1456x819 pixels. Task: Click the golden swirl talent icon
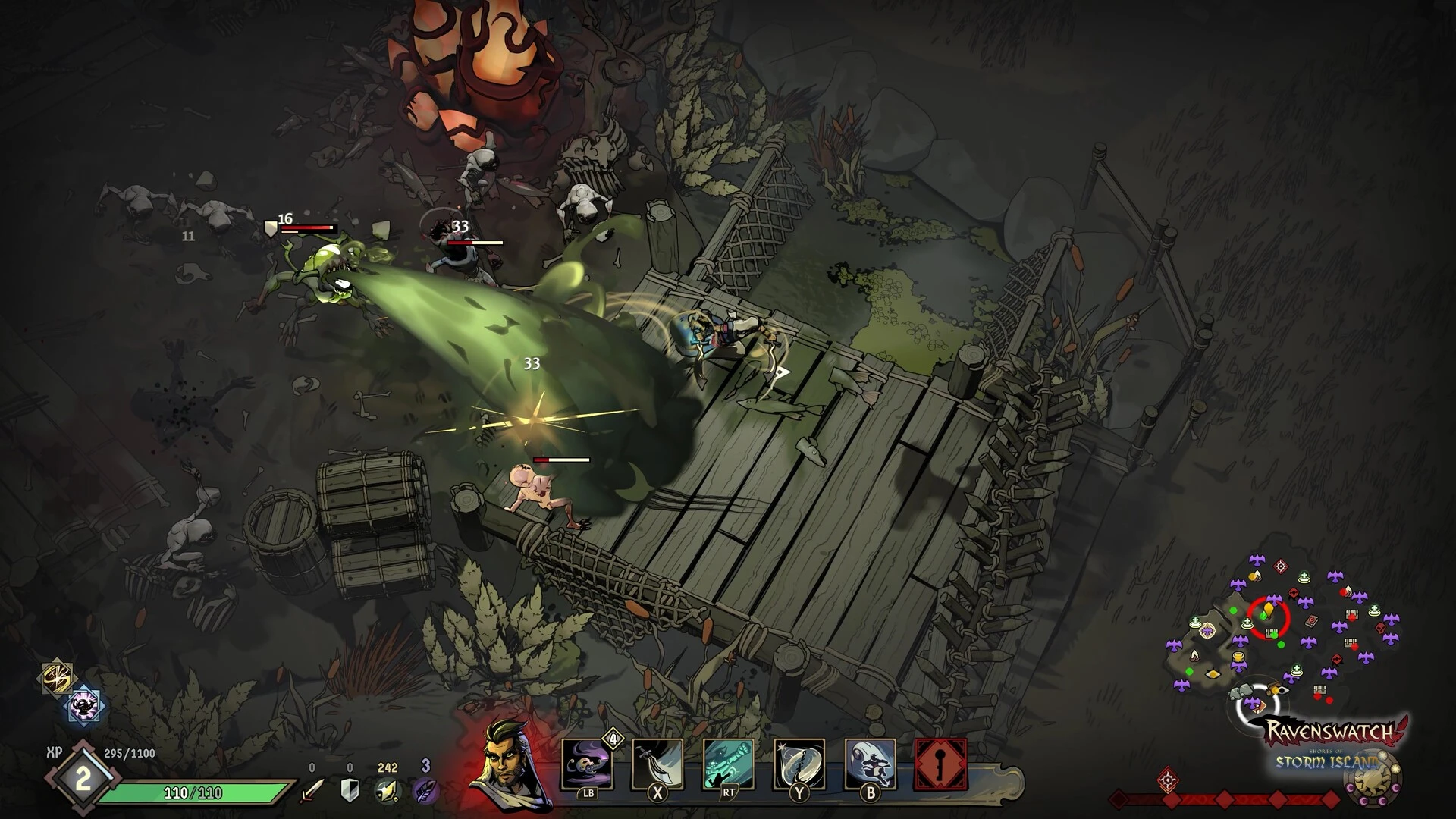(x=58, y=677)
